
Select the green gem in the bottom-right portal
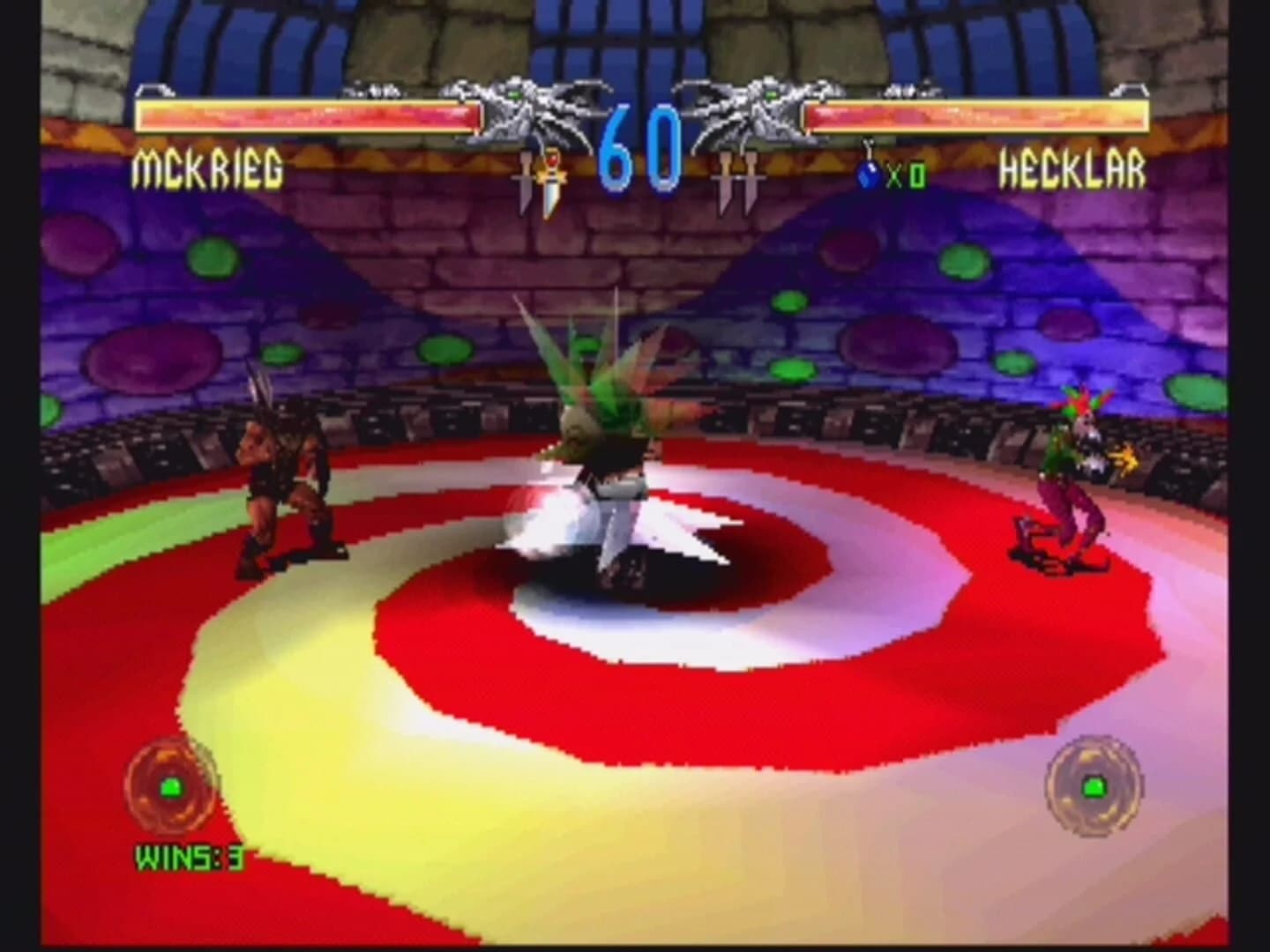tap(1095, 787)
